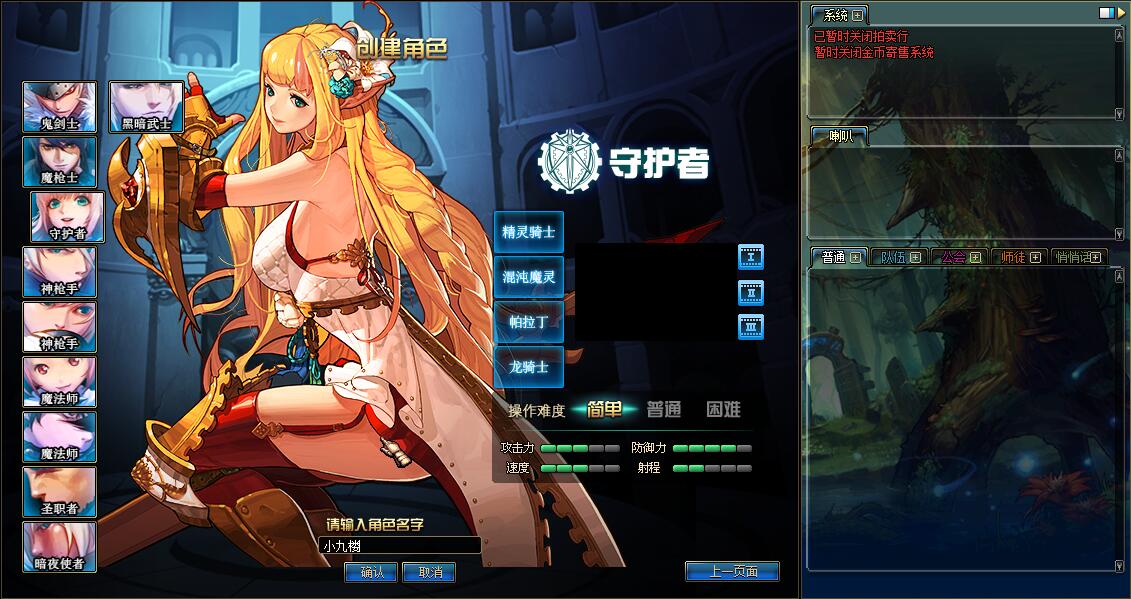Select the 暗夜使者 class portrait

60,546
